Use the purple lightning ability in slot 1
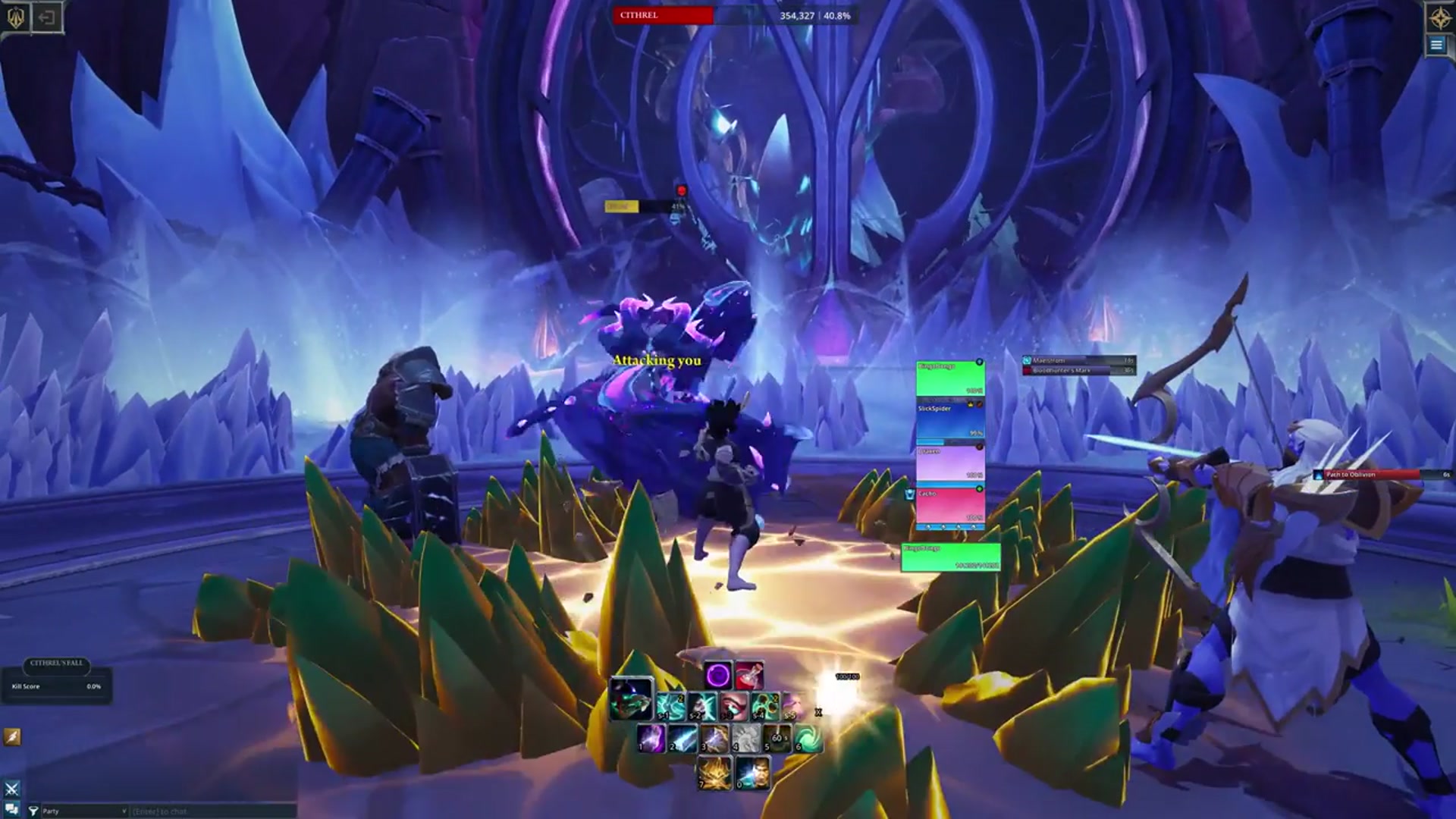The image size is (1456, 819). point(651,738)
